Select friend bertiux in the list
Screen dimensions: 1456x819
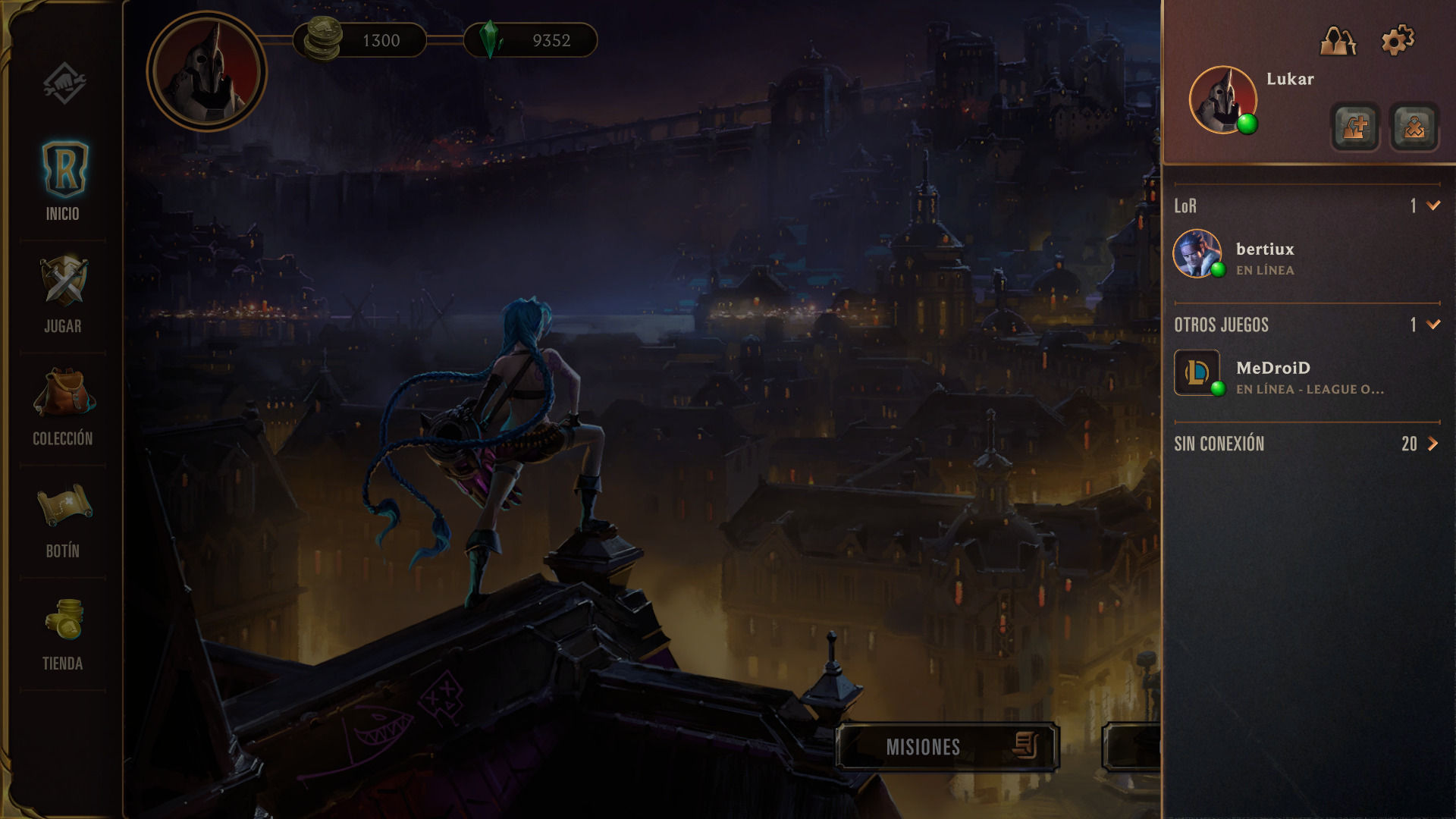click(x=1264, y=256)
